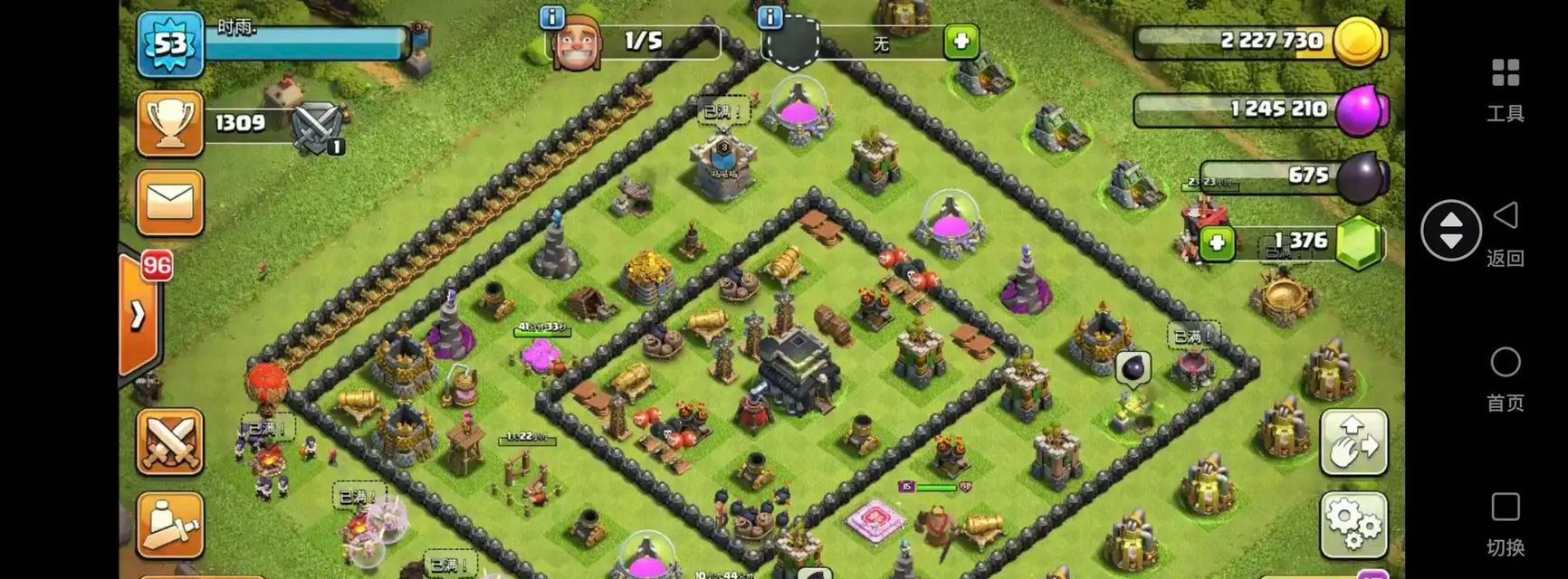1568x579 pixels.
Task: Add a shield with the green plus
Action: click(961, 42)
